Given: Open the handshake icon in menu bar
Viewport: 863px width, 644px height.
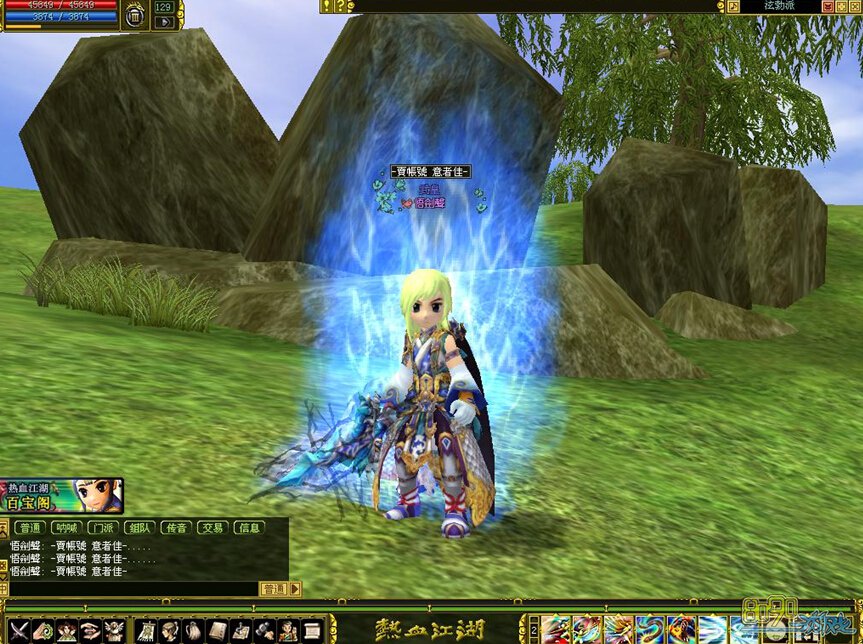Looking at the screenshot, I should [x=91, y=631].
